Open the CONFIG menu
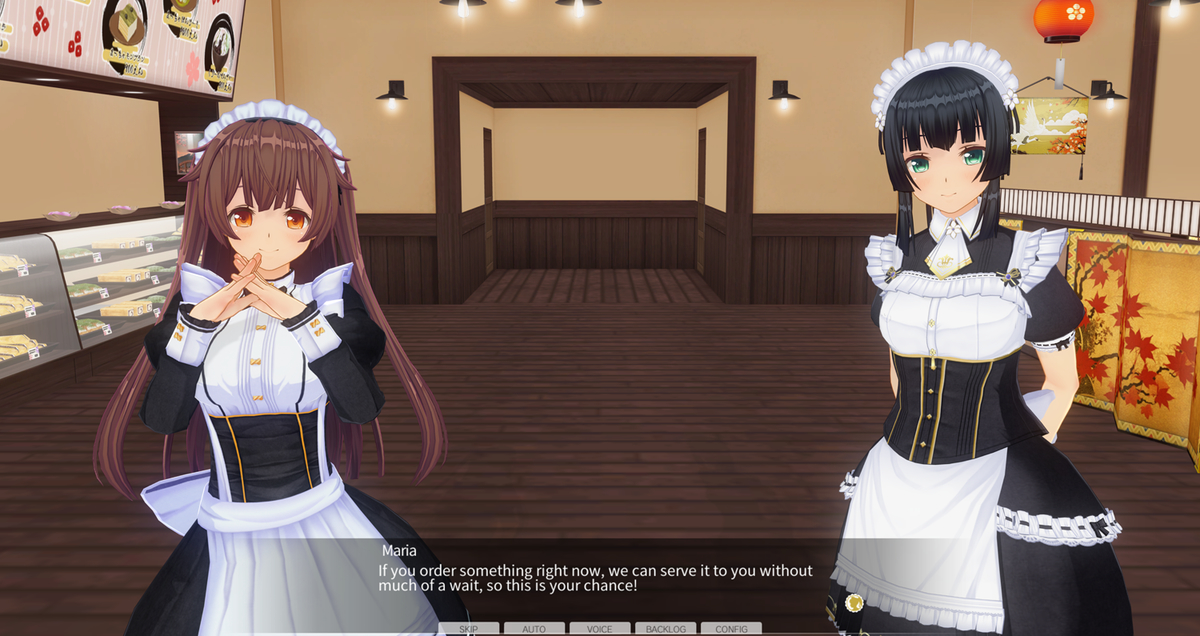The height and width of the screenshot is (636, 1200). click(x=731, y=628)
